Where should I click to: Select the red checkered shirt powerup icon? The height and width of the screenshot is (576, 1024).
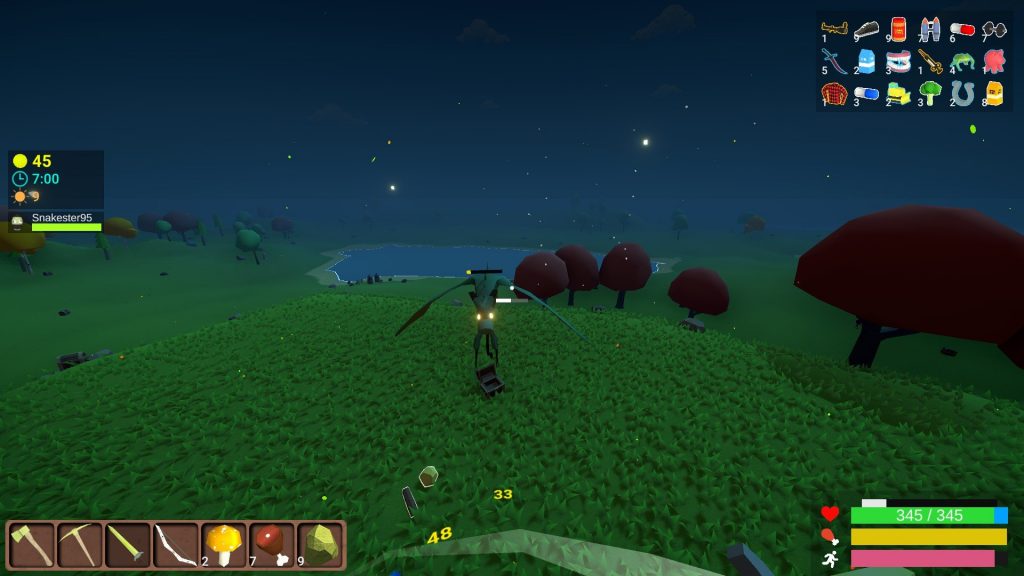(834, 93)
